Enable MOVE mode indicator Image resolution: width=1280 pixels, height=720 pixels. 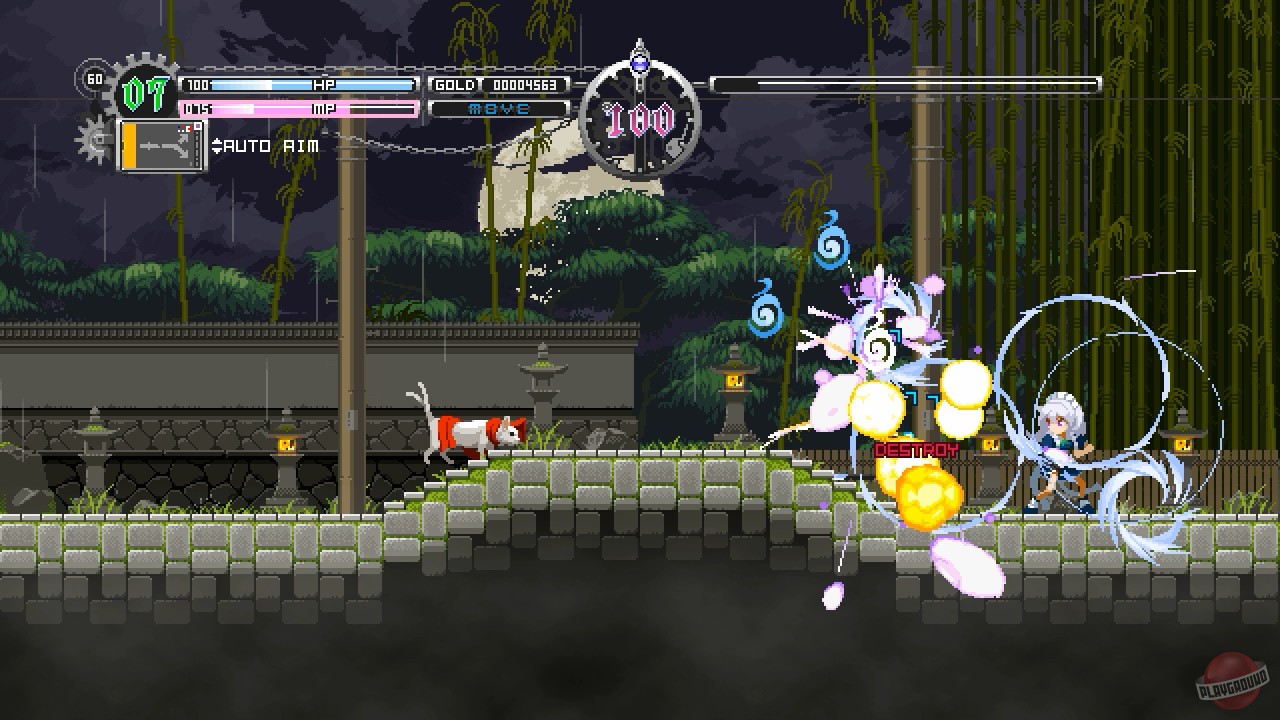click(497, 108)
